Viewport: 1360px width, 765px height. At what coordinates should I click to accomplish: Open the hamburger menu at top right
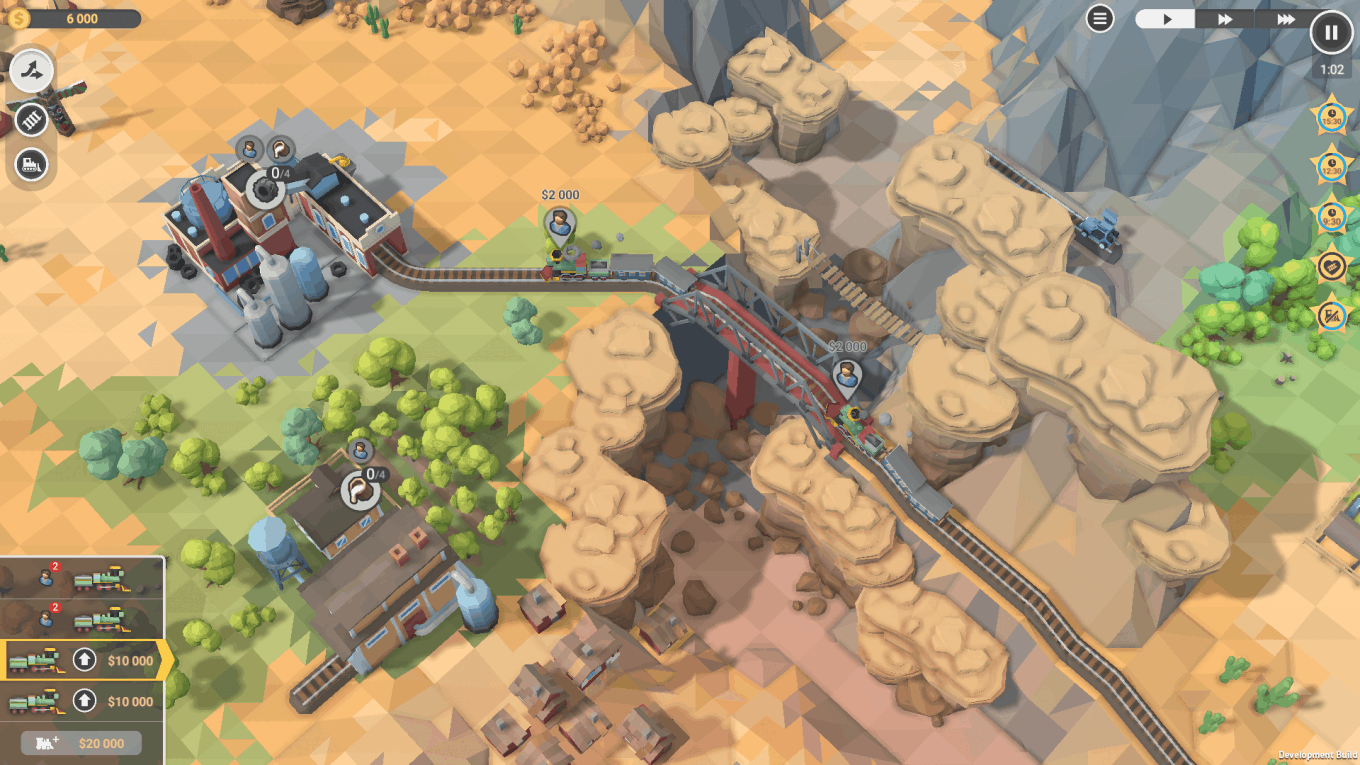pos(1102,17)
